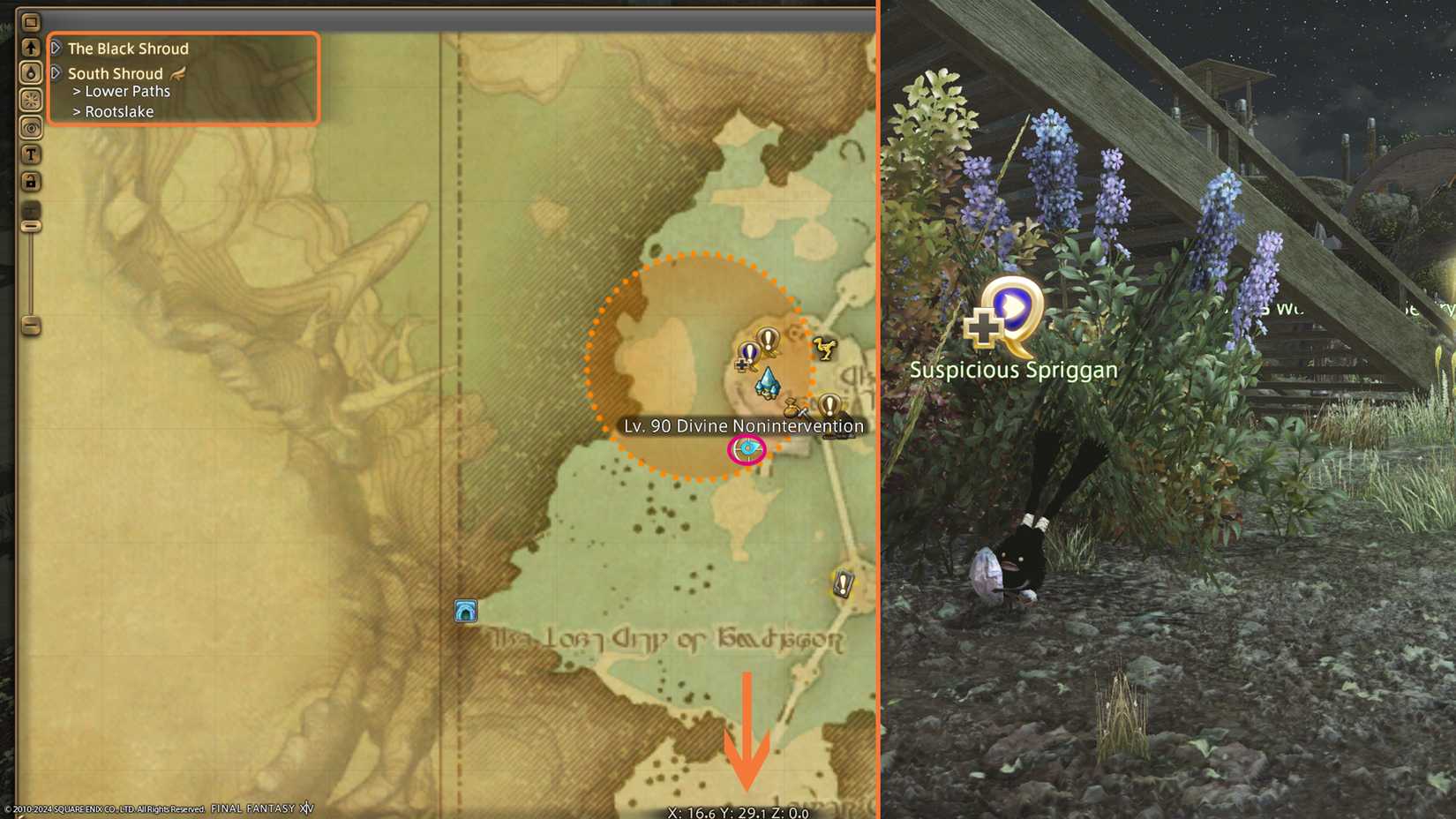This screenshot has width=1456, height=819.
Task: Click the water drop icon in map toolbar
Action: click(32, 71)
